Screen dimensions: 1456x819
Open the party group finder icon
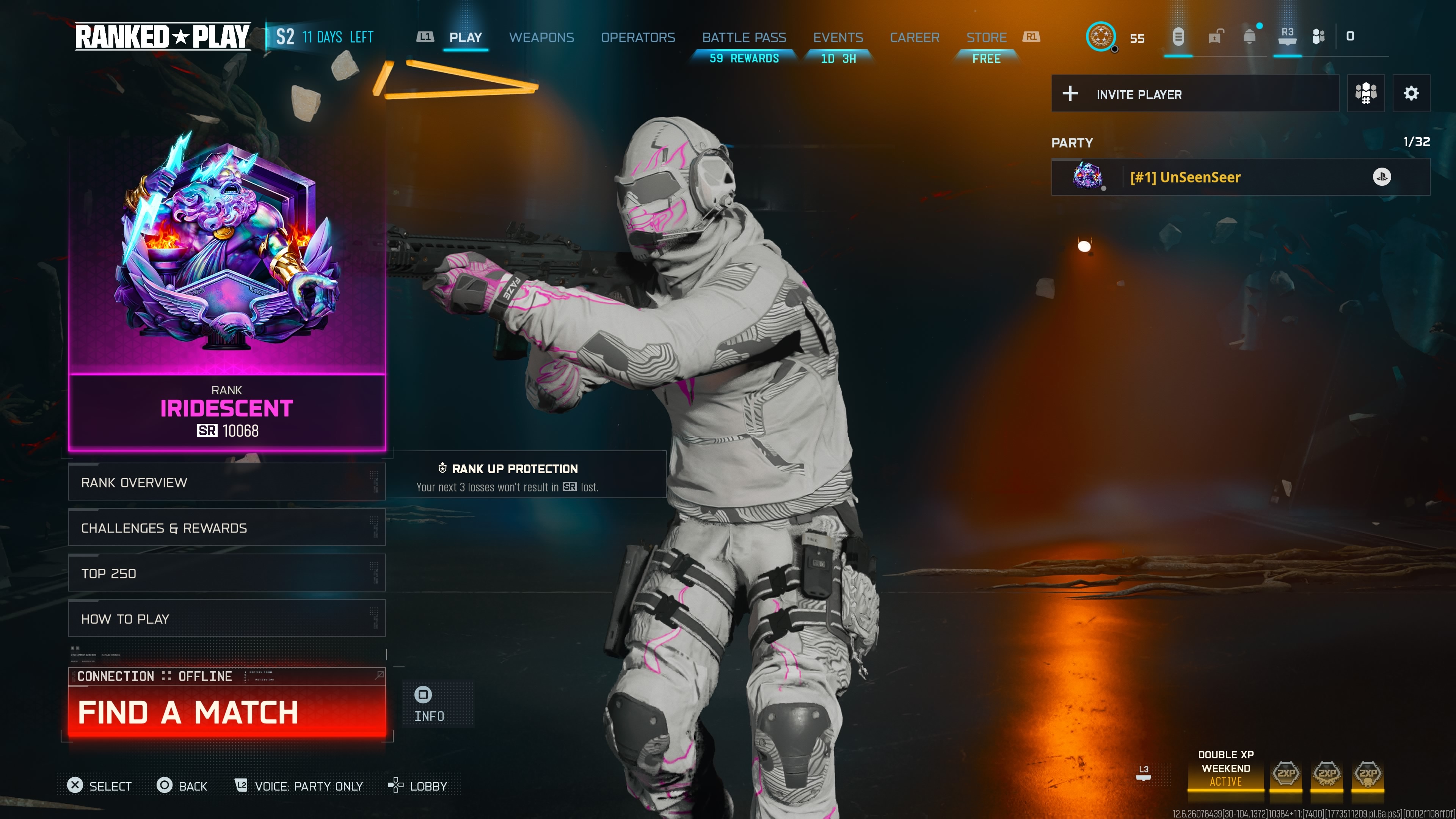(1365, 93)
